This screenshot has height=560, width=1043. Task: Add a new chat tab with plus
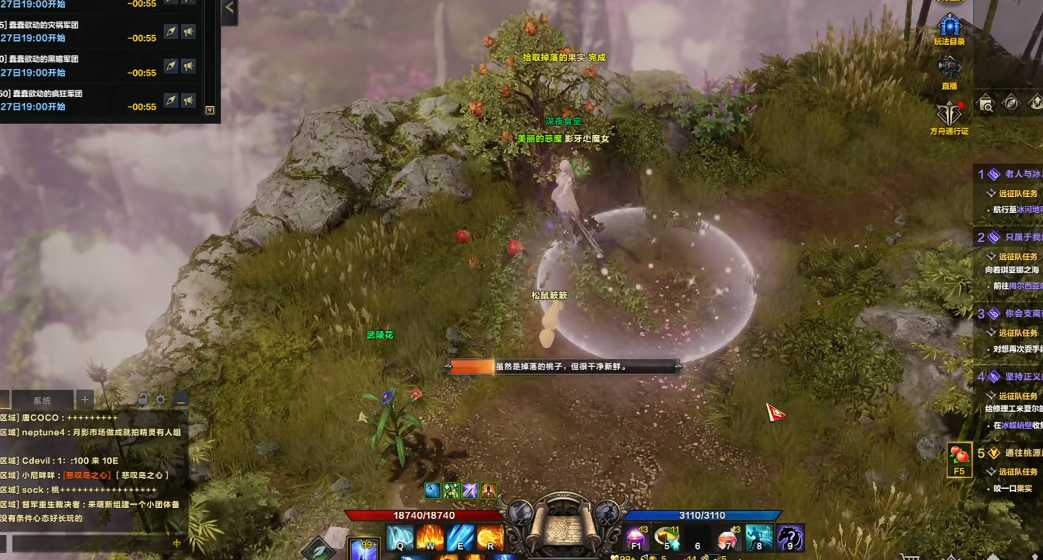85,399
